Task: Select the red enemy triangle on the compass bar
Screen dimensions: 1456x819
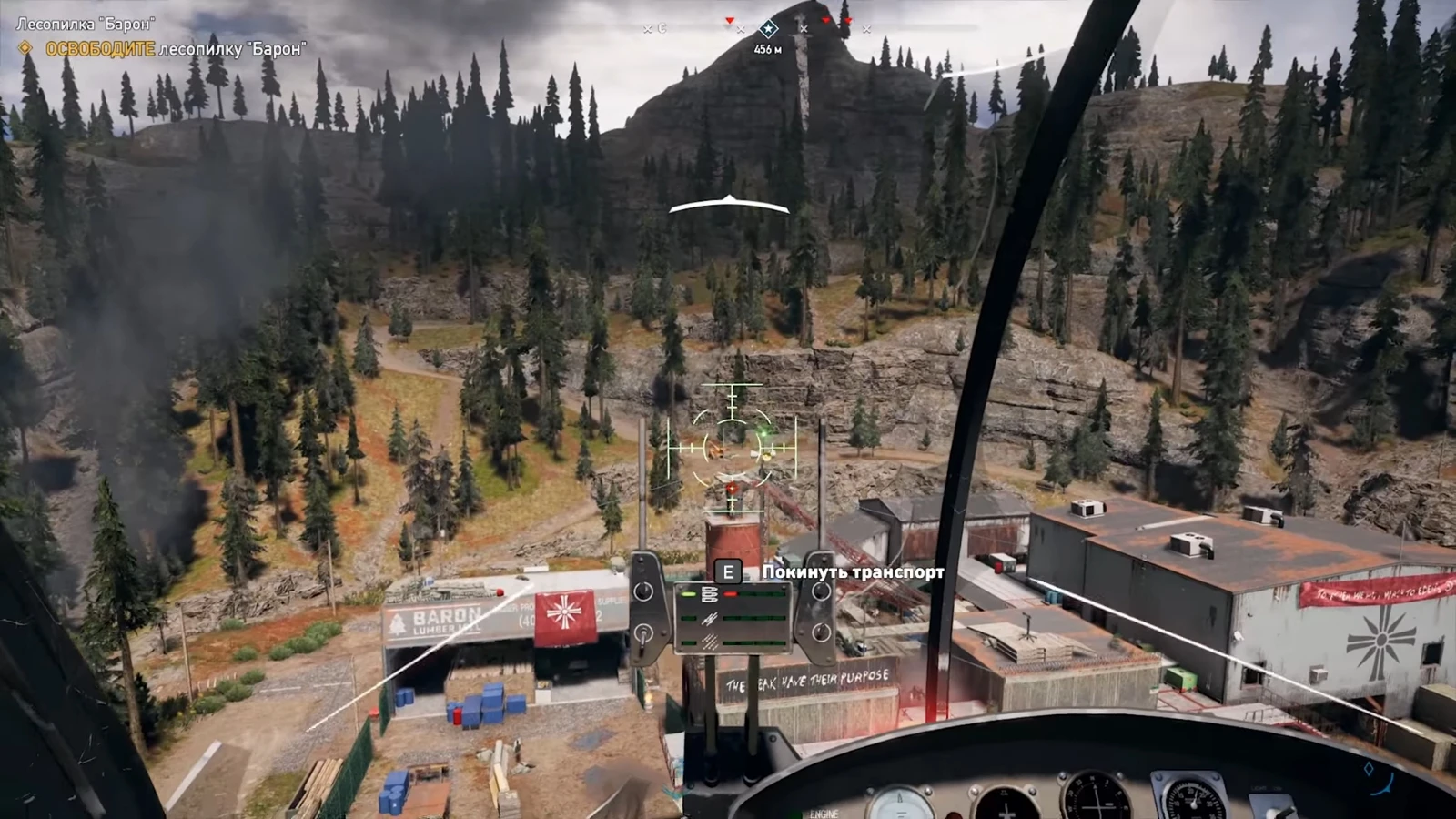Action: point(729,20)
